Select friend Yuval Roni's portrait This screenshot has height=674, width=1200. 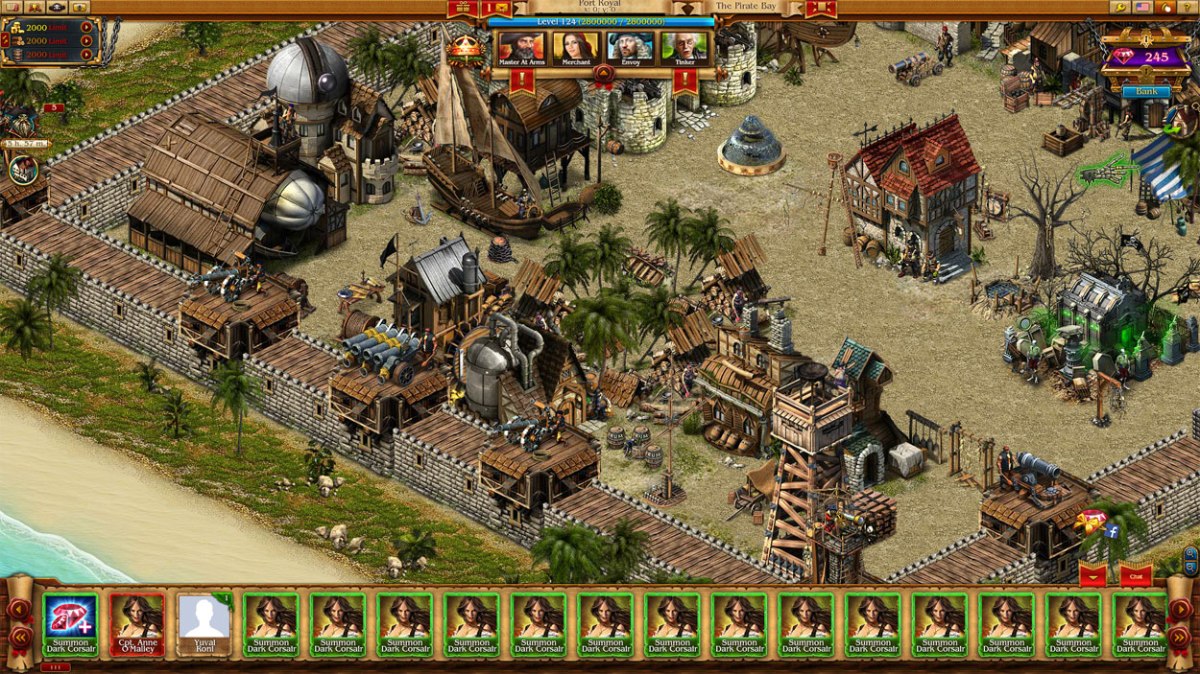tap(204, 624)
